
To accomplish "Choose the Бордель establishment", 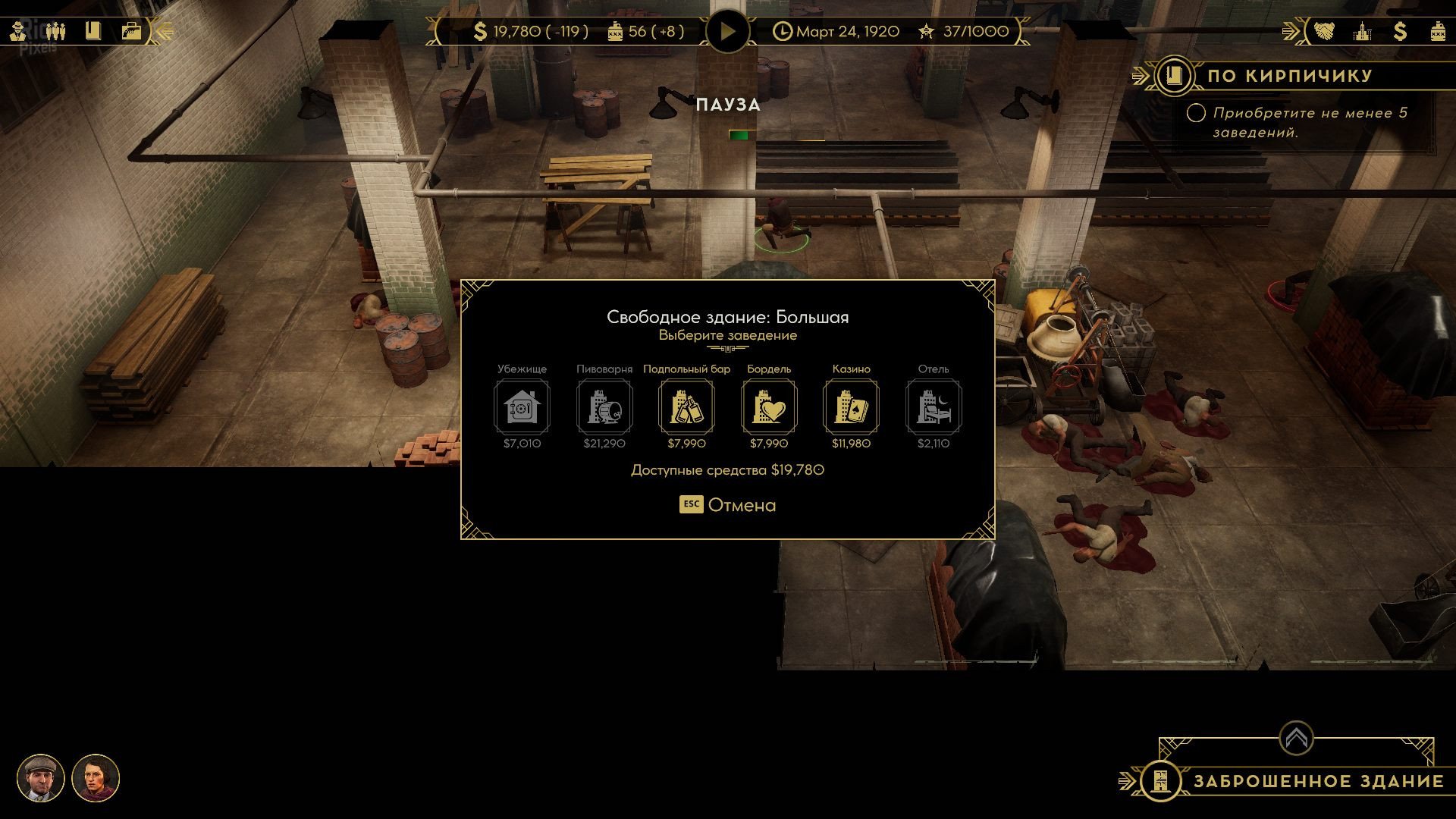I will coord(769,407).
